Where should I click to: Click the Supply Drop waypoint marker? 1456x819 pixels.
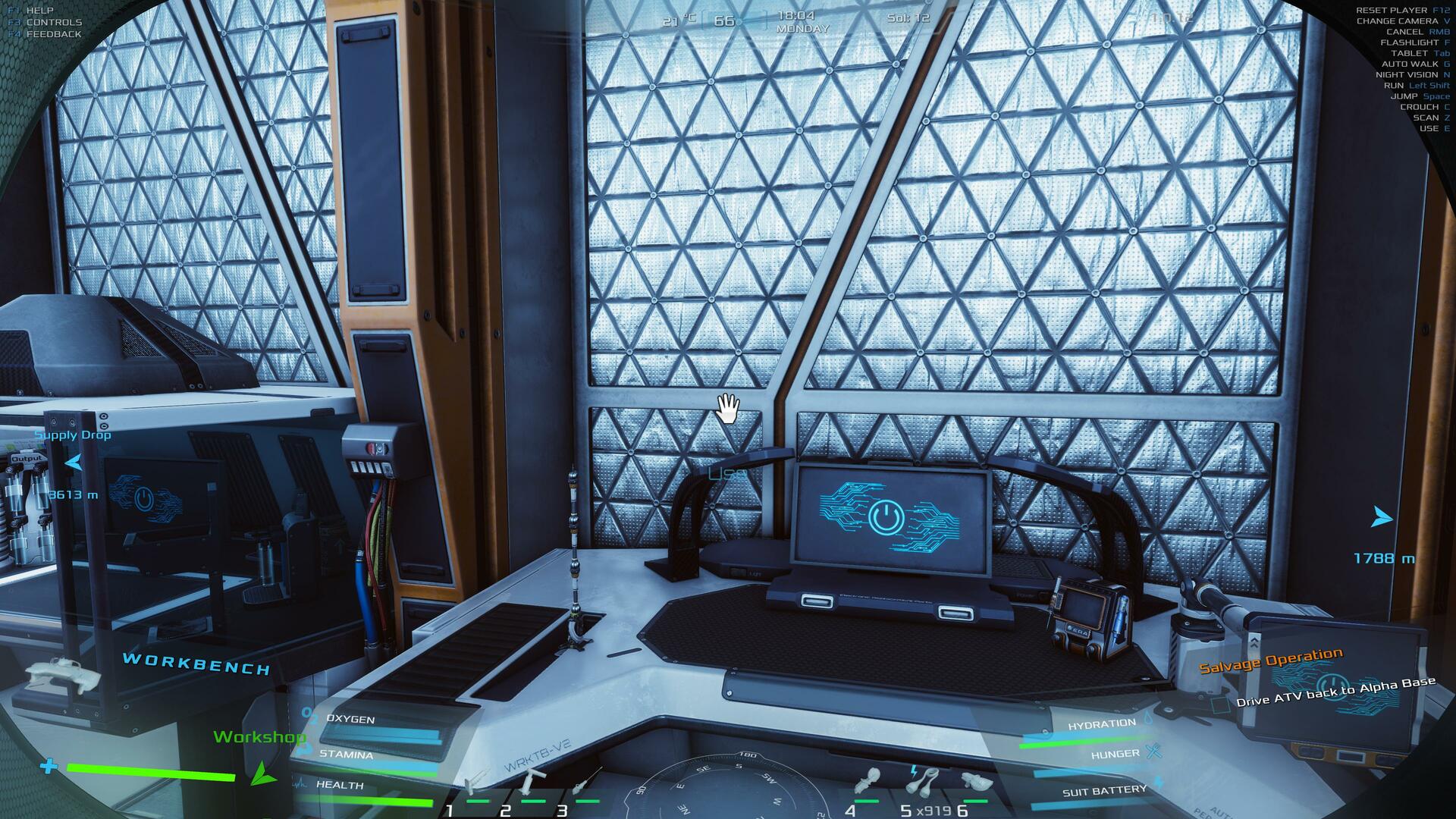(74, 462)
